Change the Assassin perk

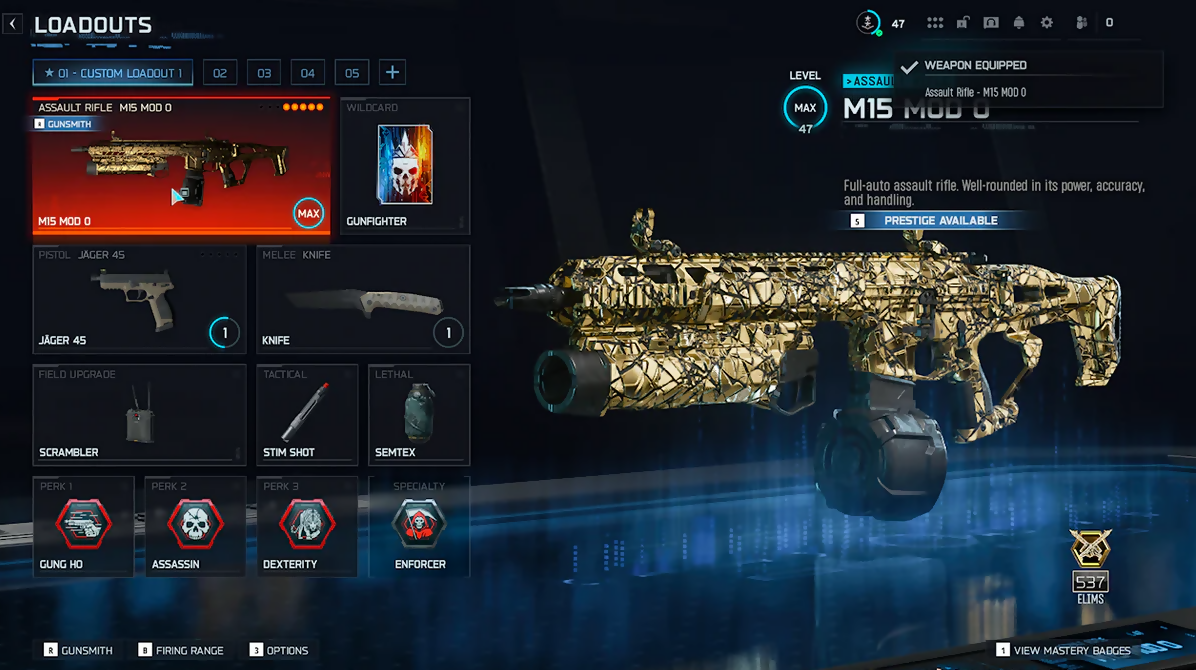[195, 526]
